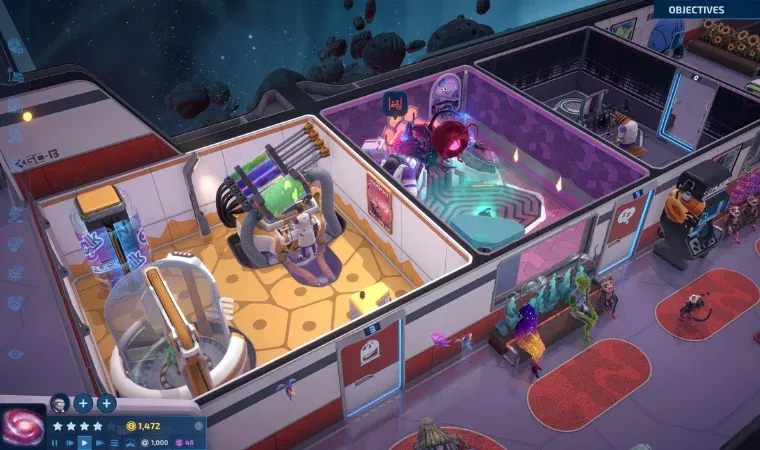
Task: Set game to fastest speed
Action: (x=98, y=441)
